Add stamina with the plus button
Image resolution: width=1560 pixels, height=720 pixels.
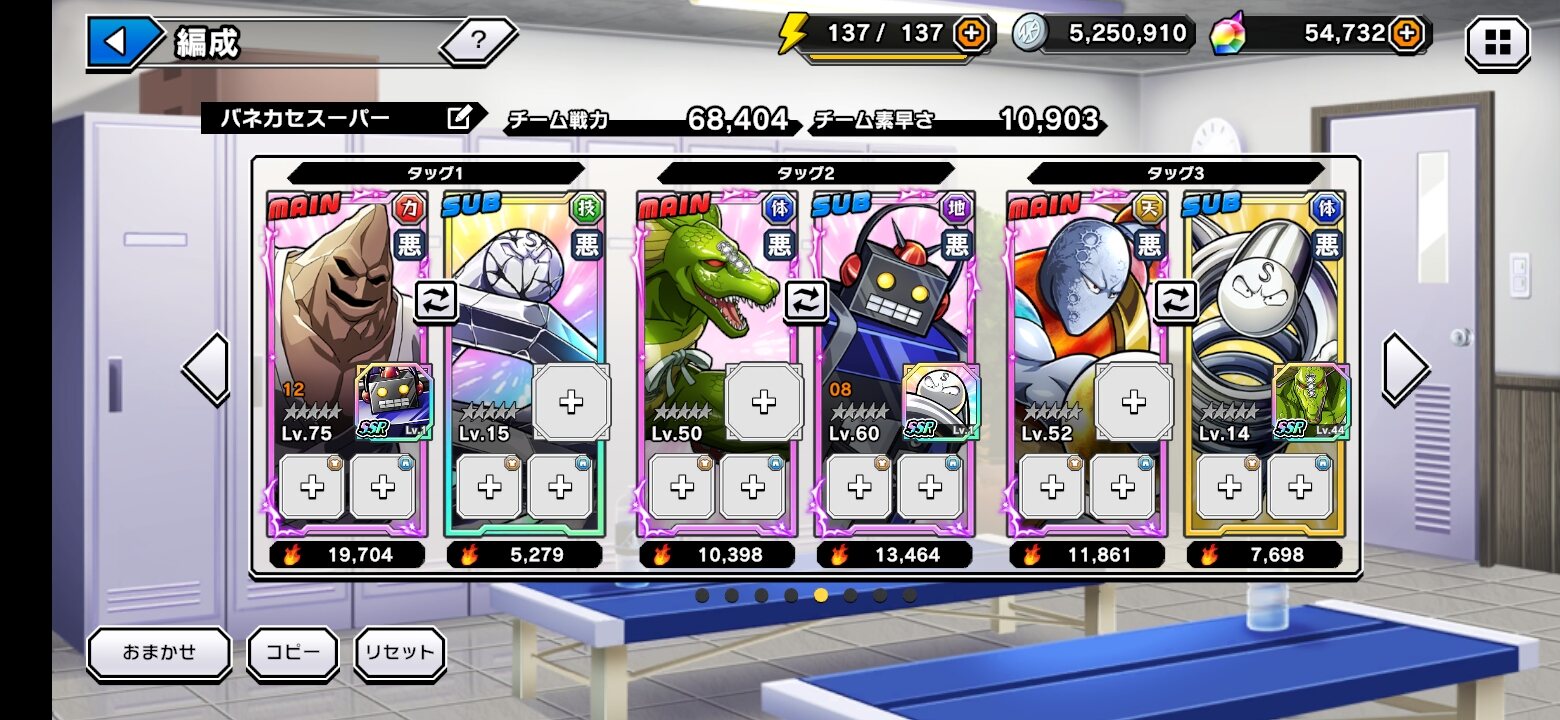point(970,34)
